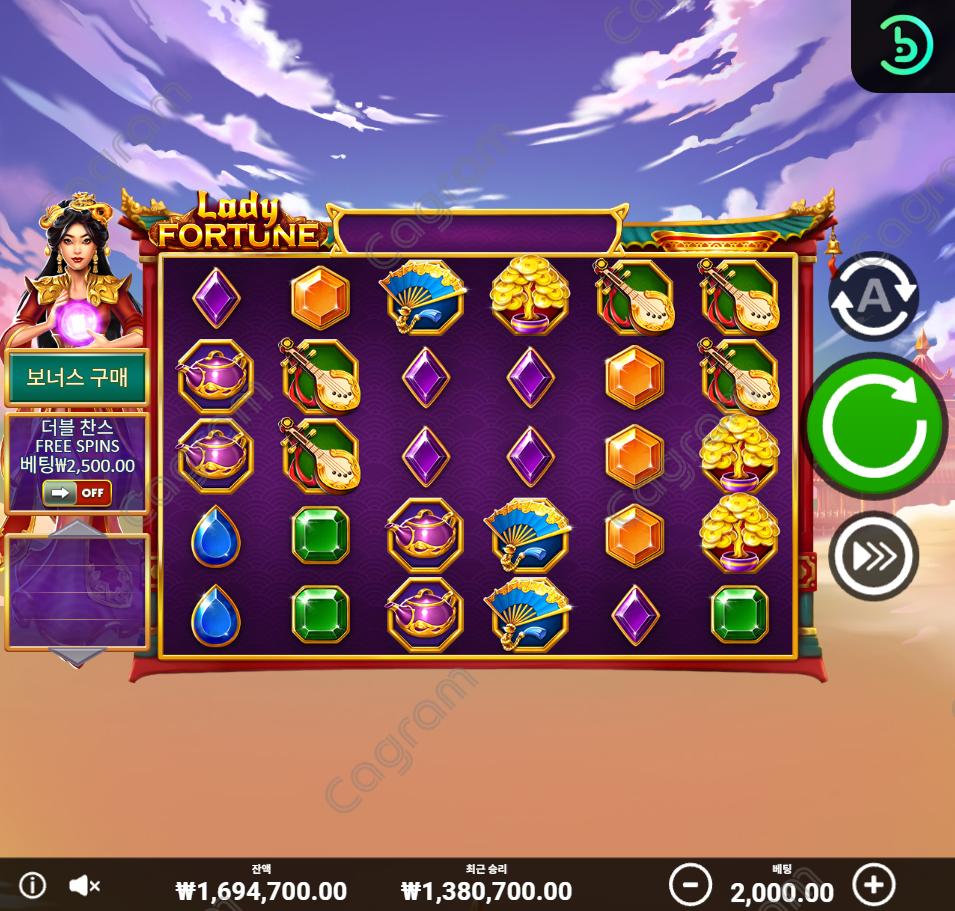
Task: Spin the reels with the green button
Action: (x=875, y=425)
